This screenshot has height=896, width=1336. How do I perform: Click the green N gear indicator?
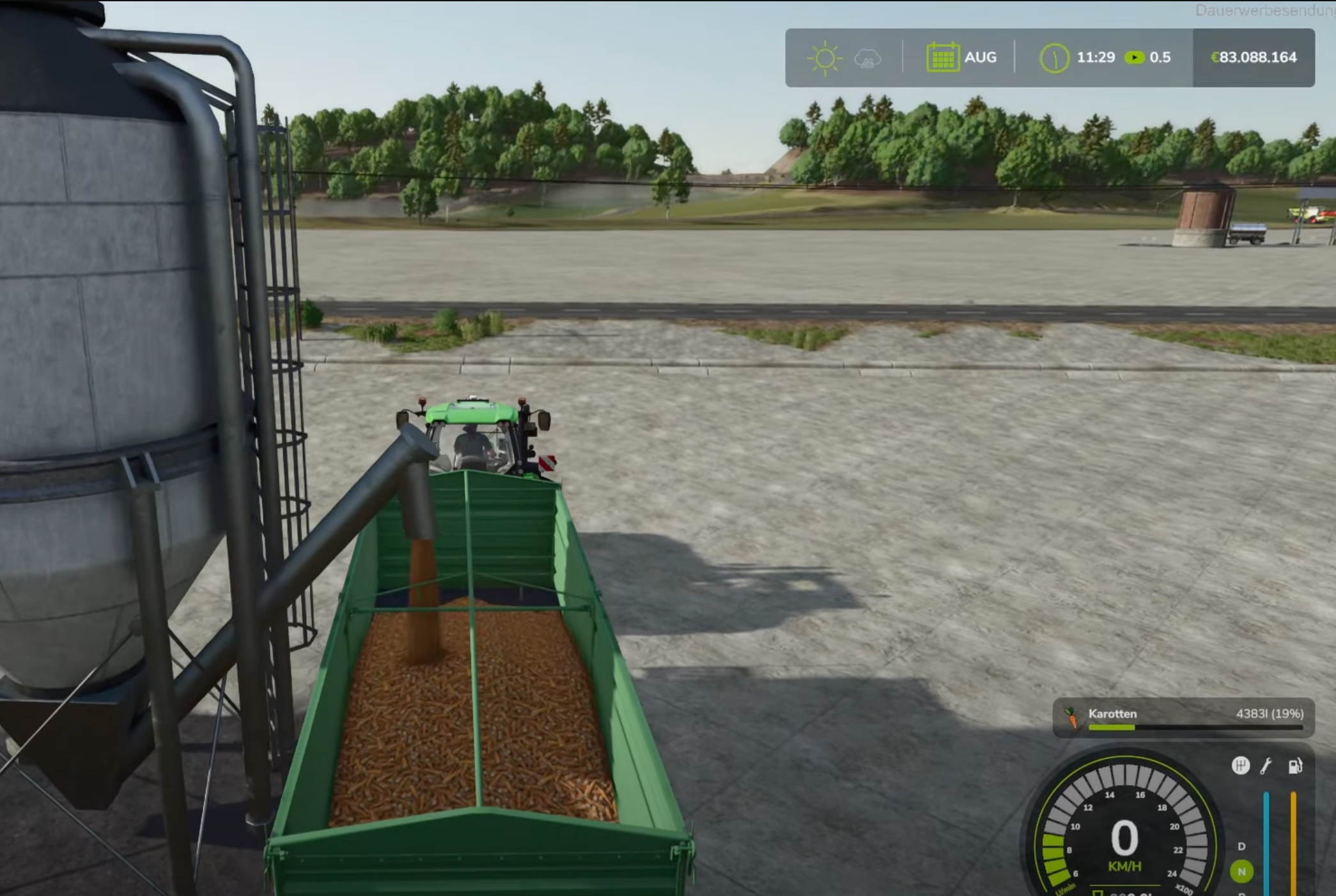point(1241,871)
